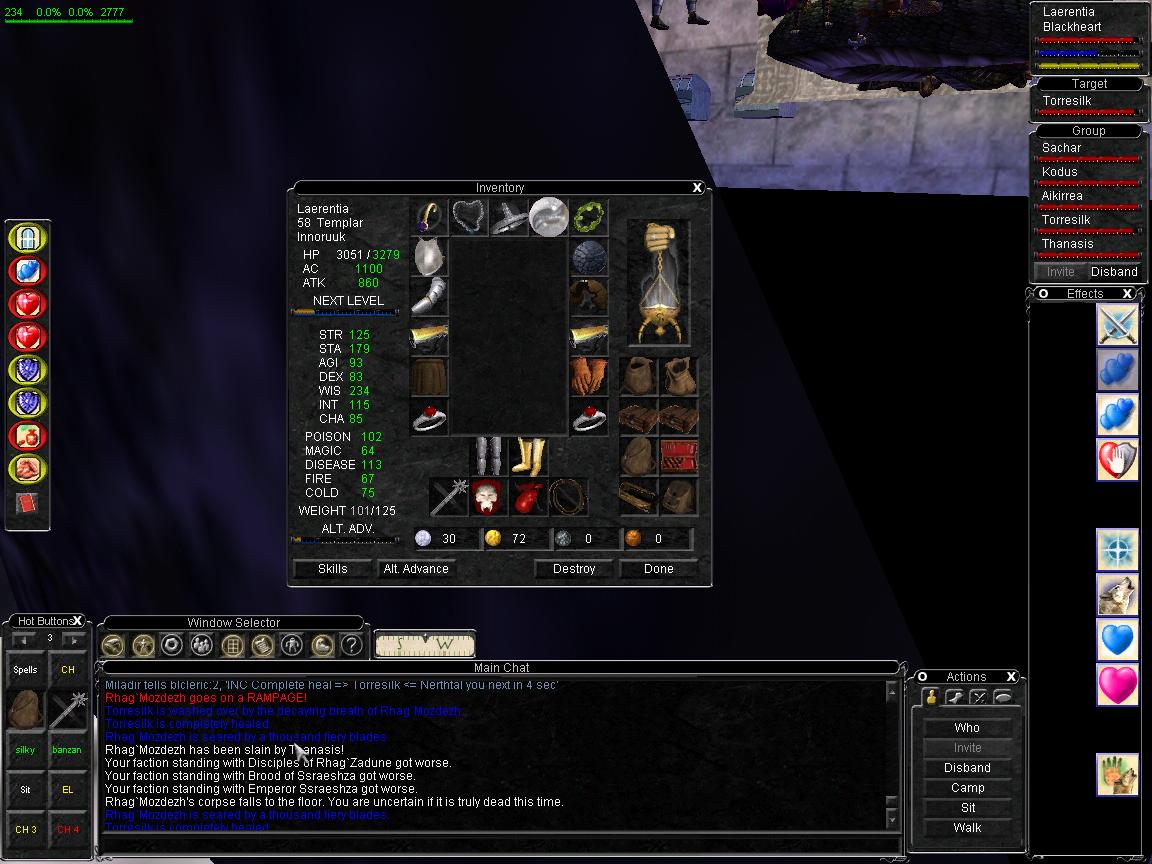Activate the banzan hot button
Image resolution: width=1152 pixels, height=864 pixels.
click(x=67, y=750)
